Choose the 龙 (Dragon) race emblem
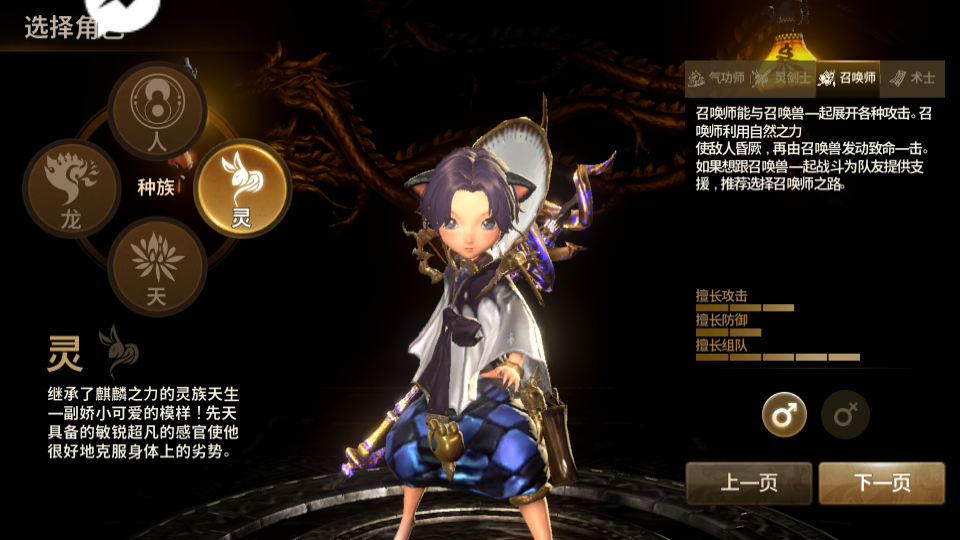Viewport: 960px width, 540px height. (x=72, y=189)
